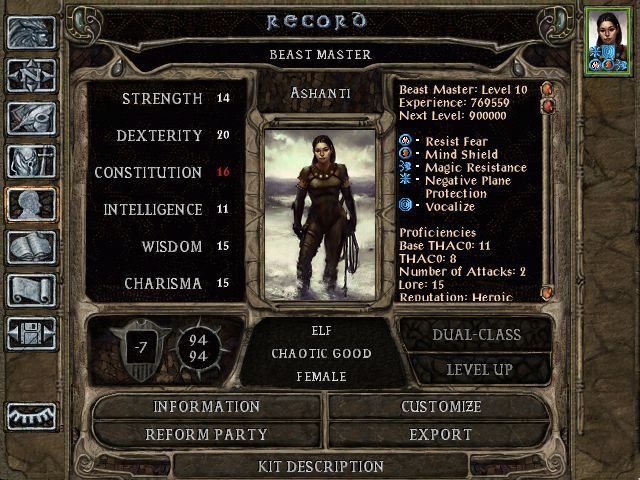Export the character
Viewport: 640px width, 480px height.
(441, 435)
